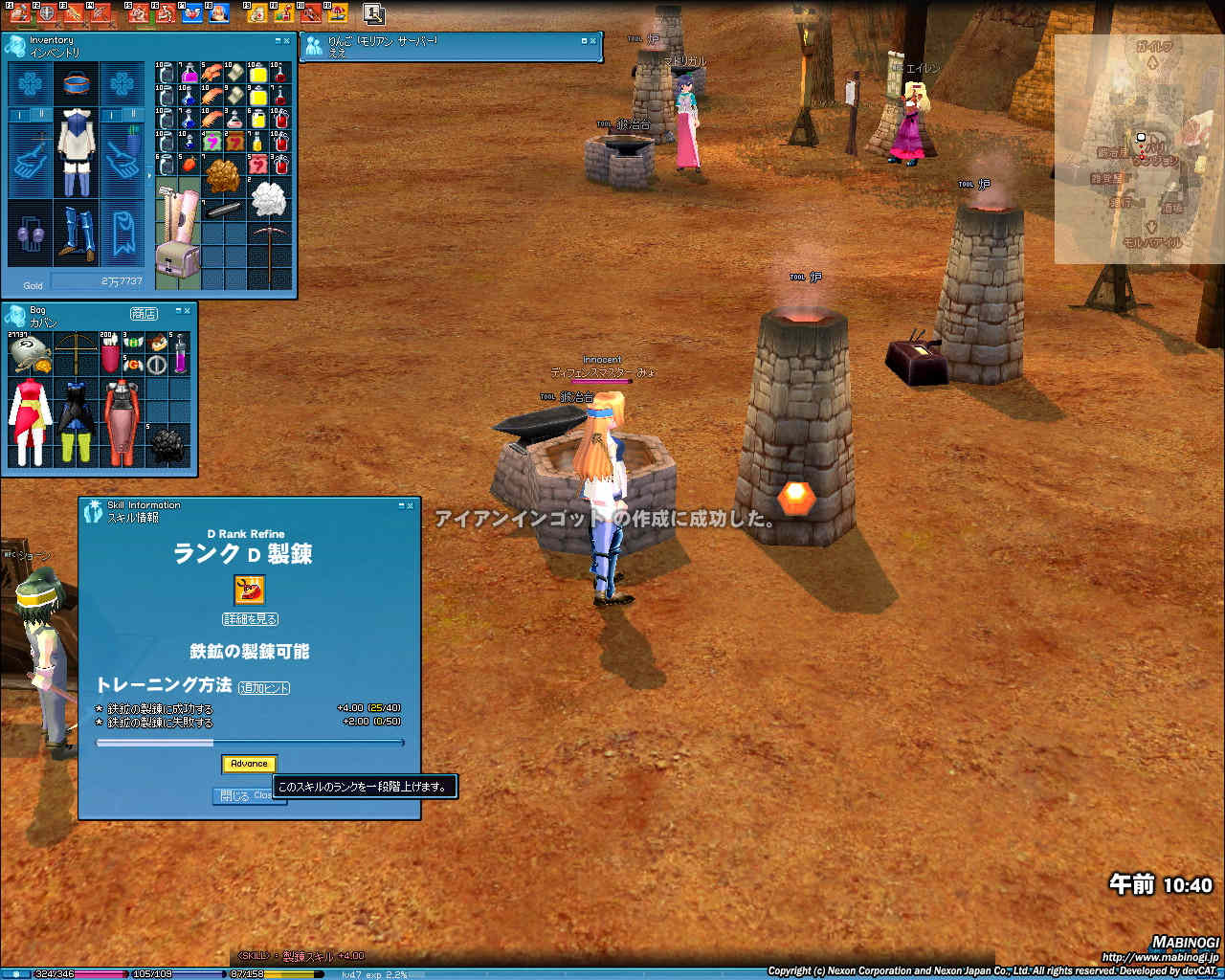Click the minimap in the corner
The width and height of the screenshot is (1225, 980).
pos(1139,148)
